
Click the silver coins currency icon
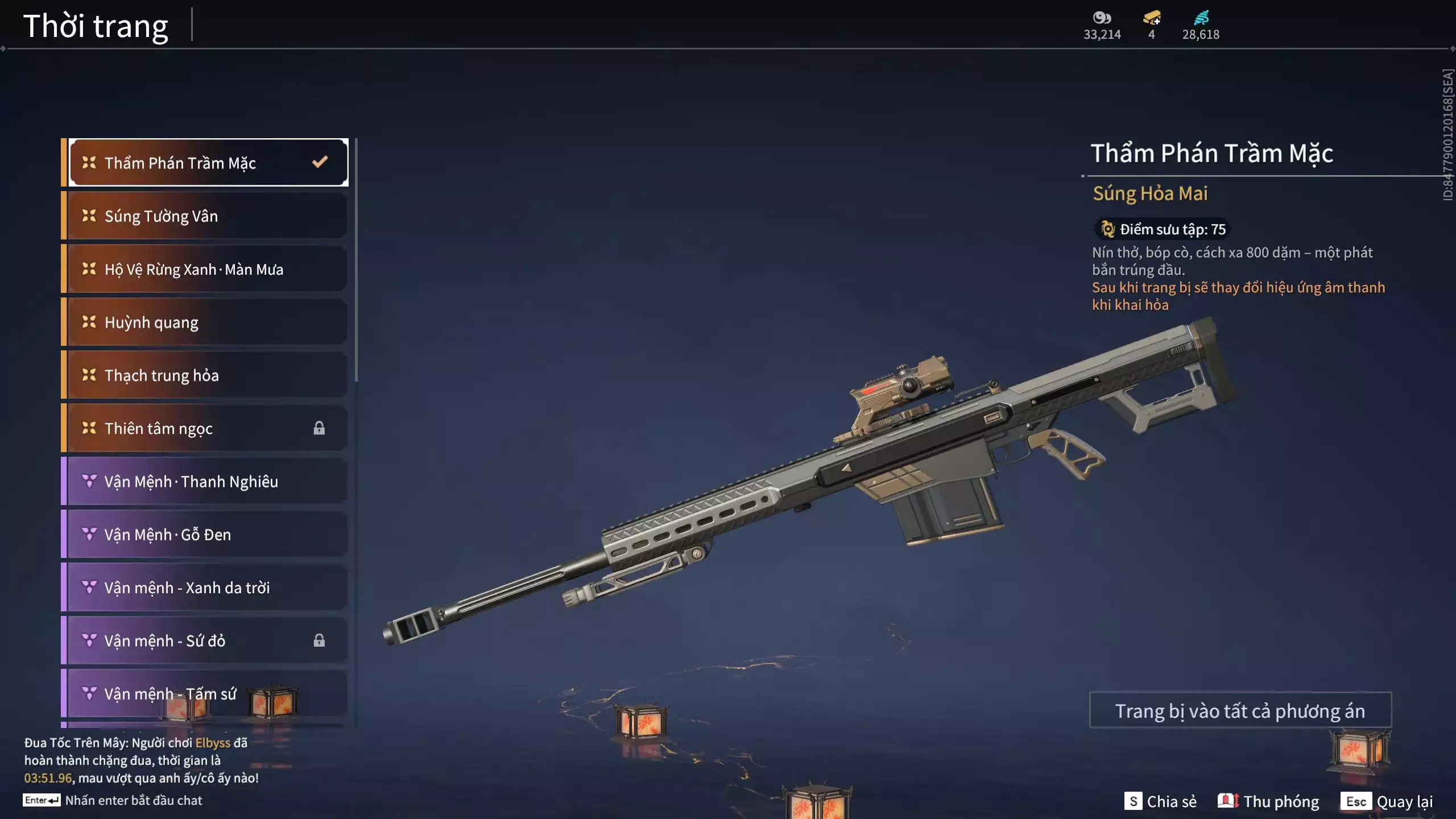(x=1102, y=18)
